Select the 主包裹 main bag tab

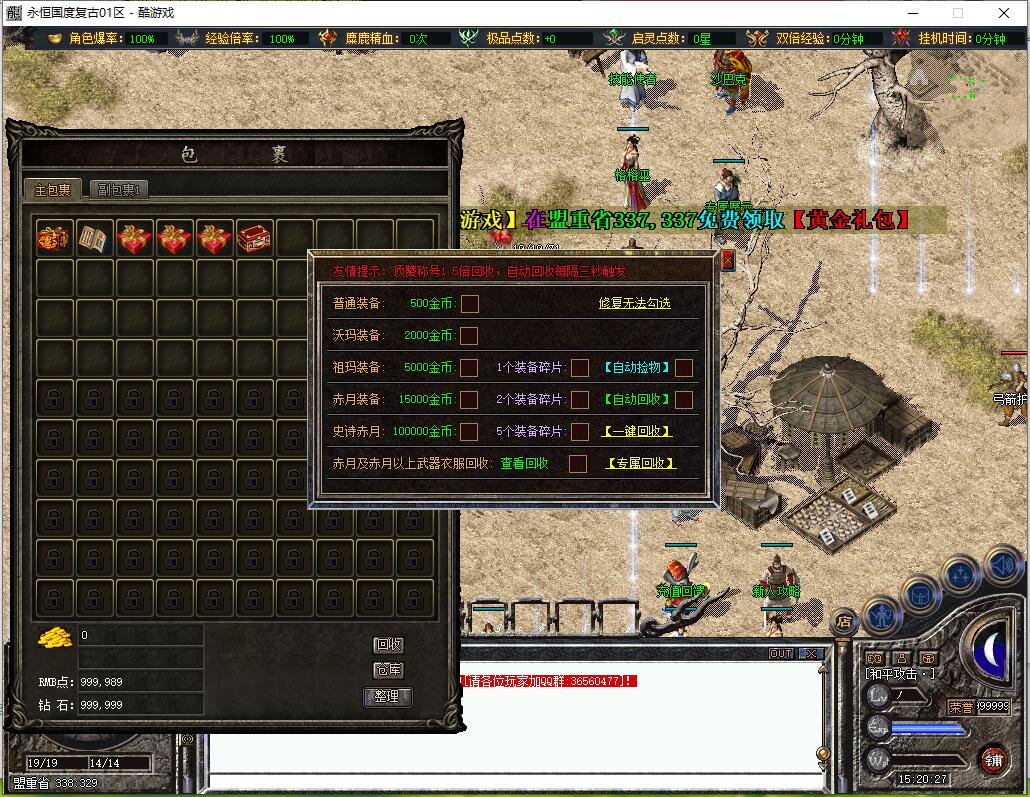pos(53,189)
